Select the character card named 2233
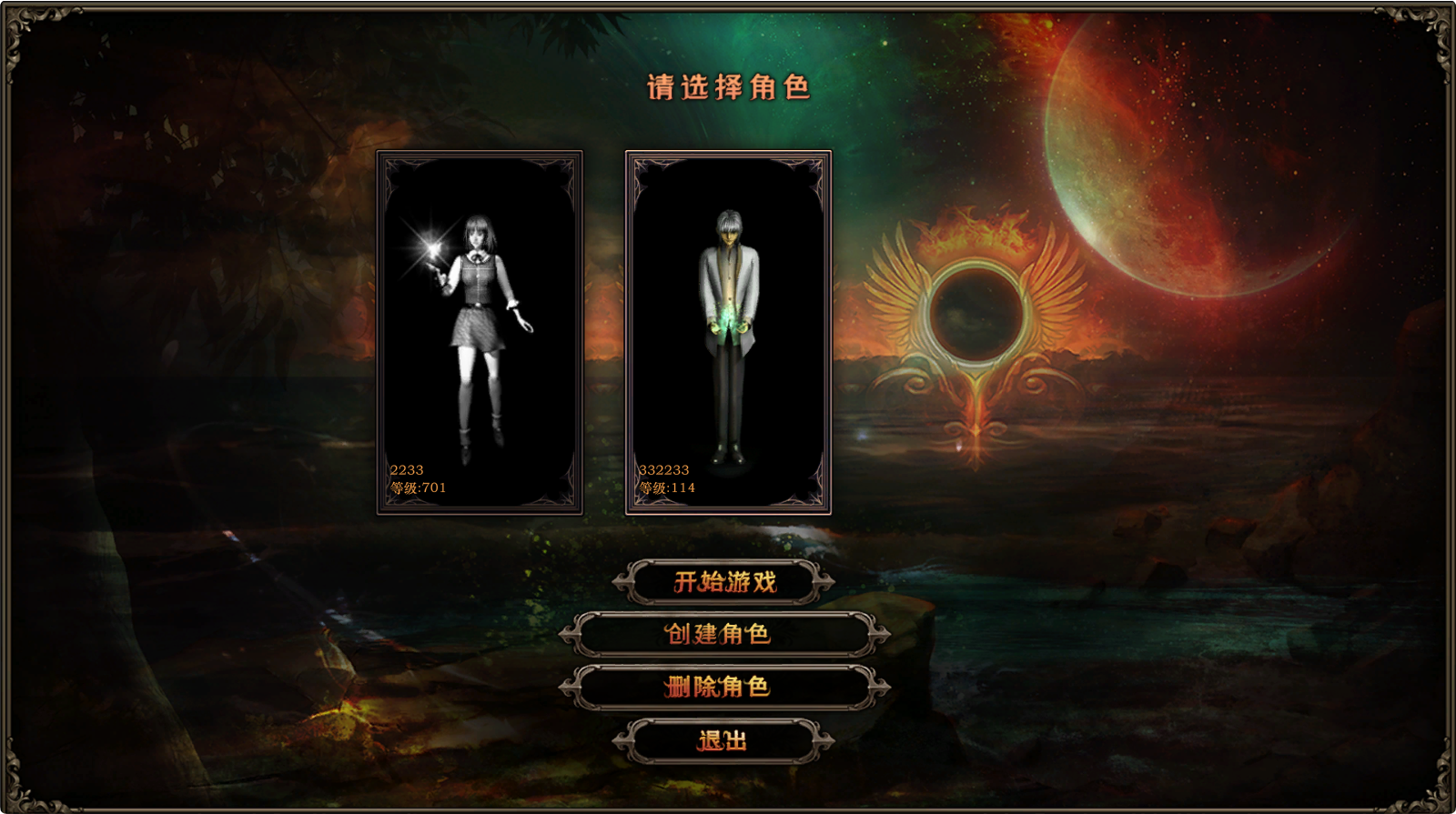The width and height of the screenshot is (1456, 814). click(x=480, y=332)
